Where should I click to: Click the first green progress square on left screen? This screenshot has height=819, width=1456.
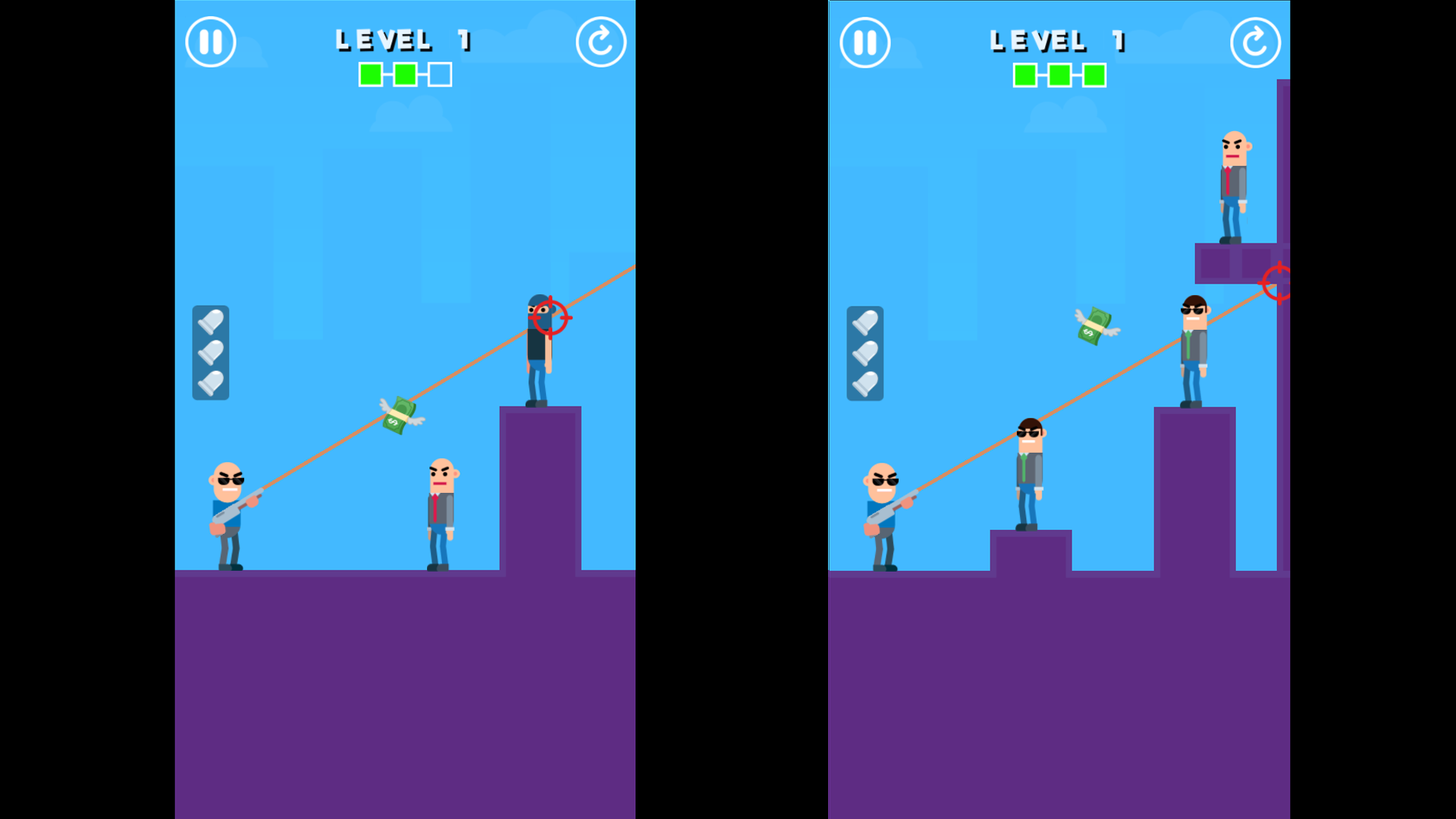pos(371,74)
